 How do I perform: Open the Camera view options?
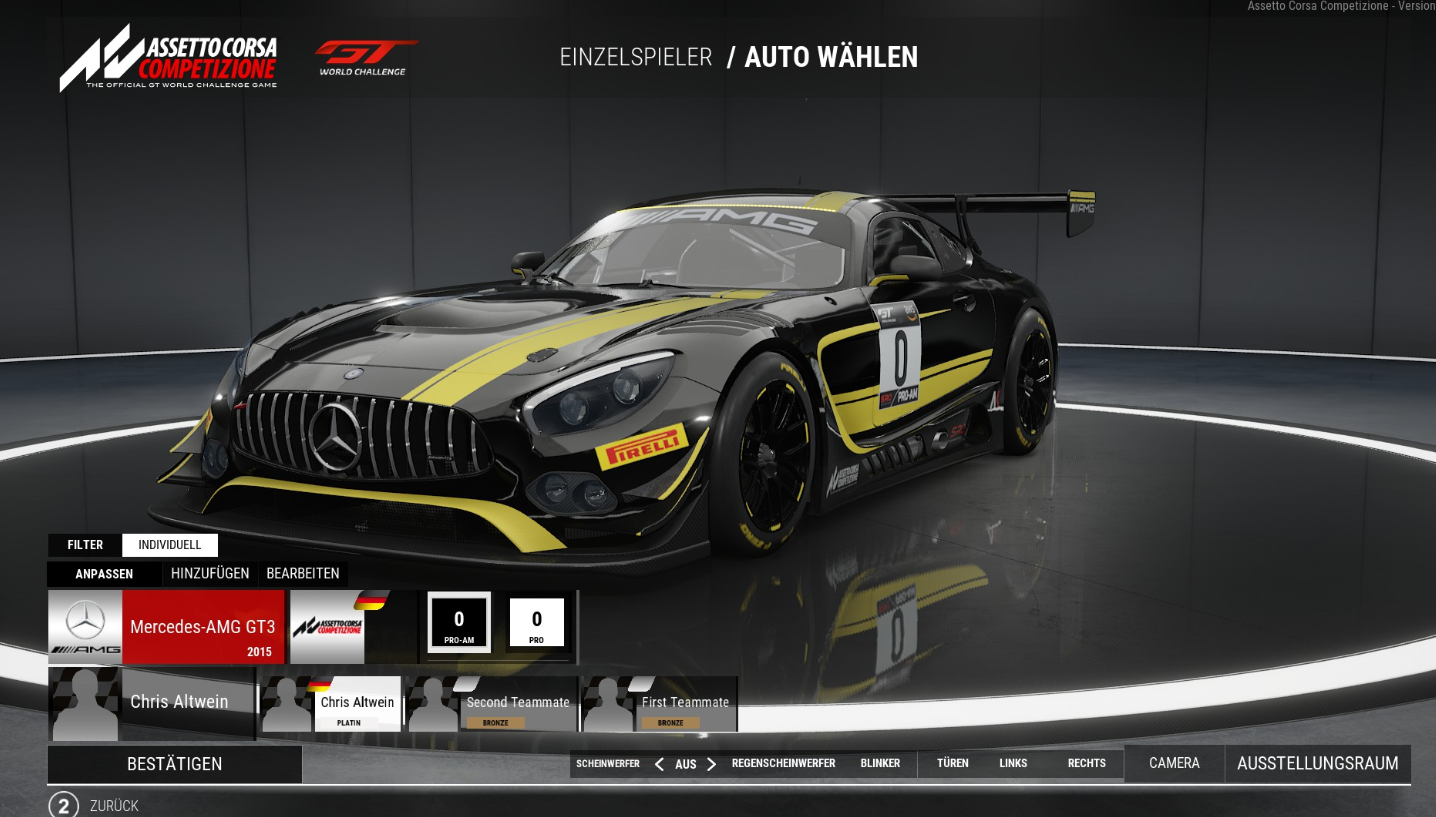tap(1174, 764)
